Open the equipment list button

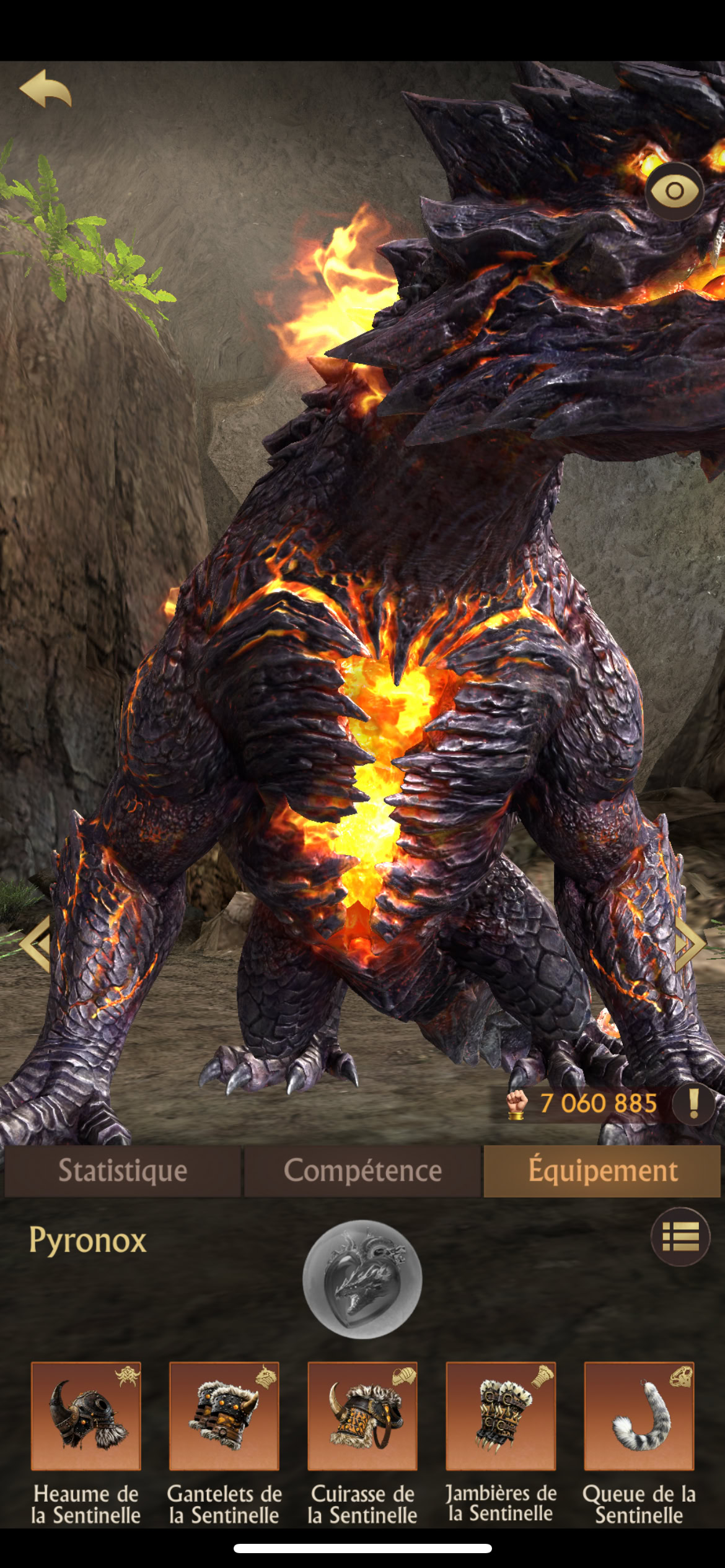680,1237
